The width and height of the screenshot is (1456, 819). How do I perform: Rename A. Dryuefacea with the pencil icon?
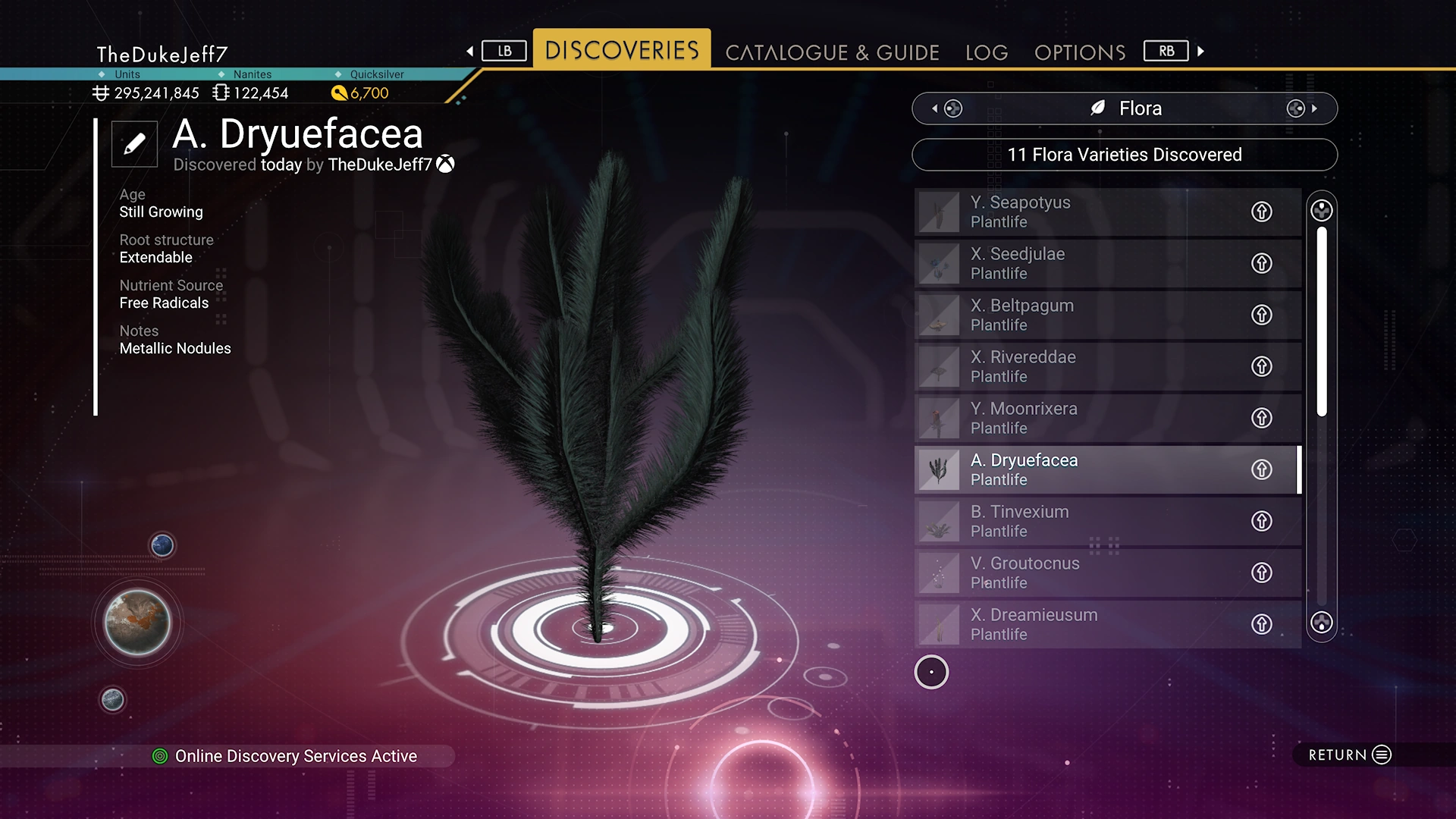(134, 143)
